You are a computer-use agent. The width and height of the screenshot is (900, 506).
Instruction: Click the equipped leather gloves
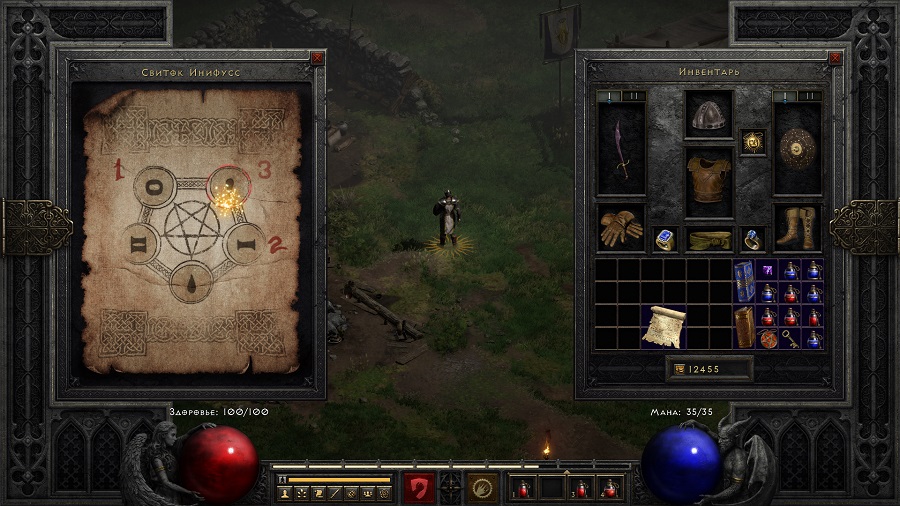pyautogui.click(x=620, y=229)
